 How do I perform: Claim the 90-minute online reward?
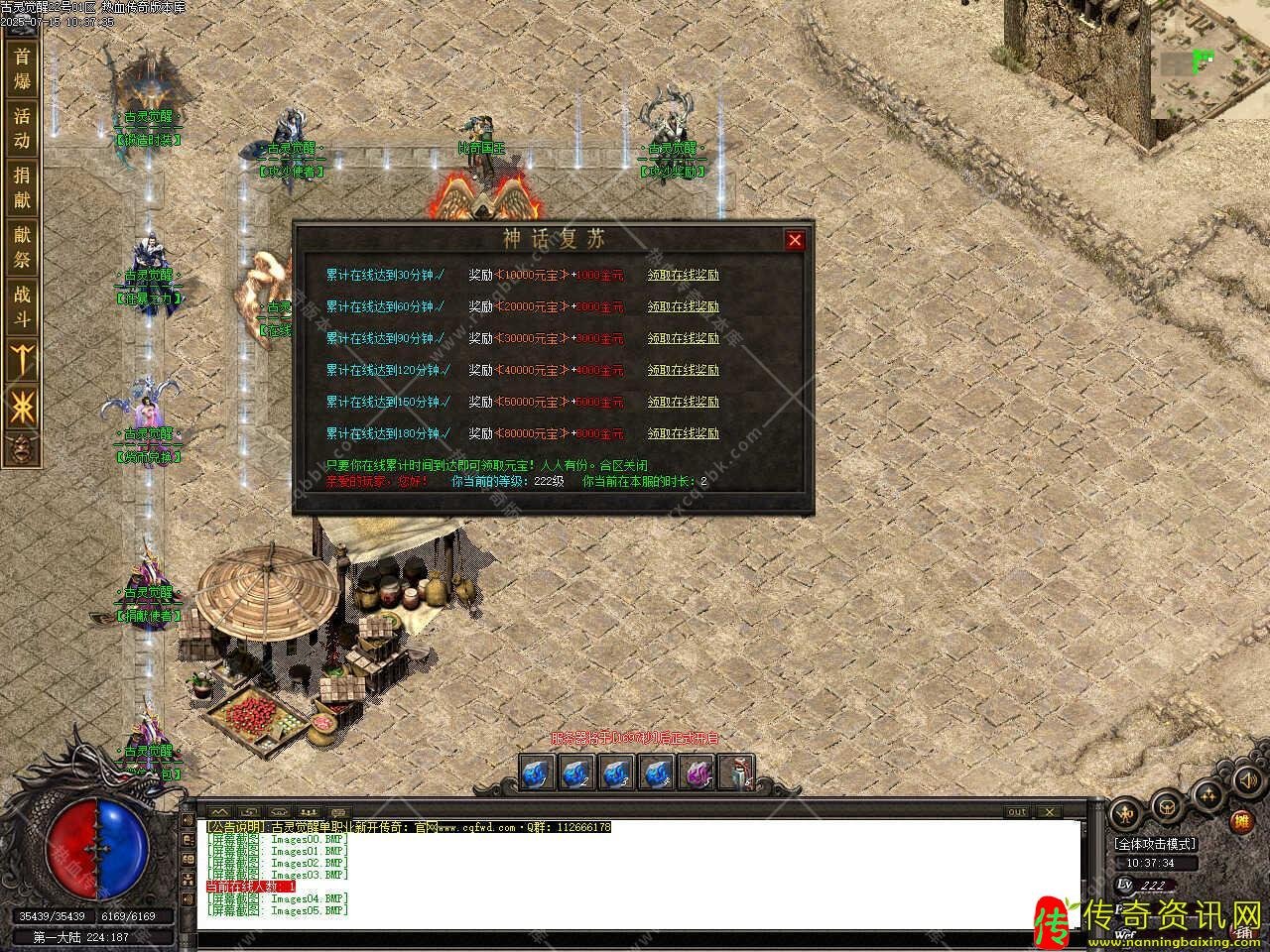(684, 338)
